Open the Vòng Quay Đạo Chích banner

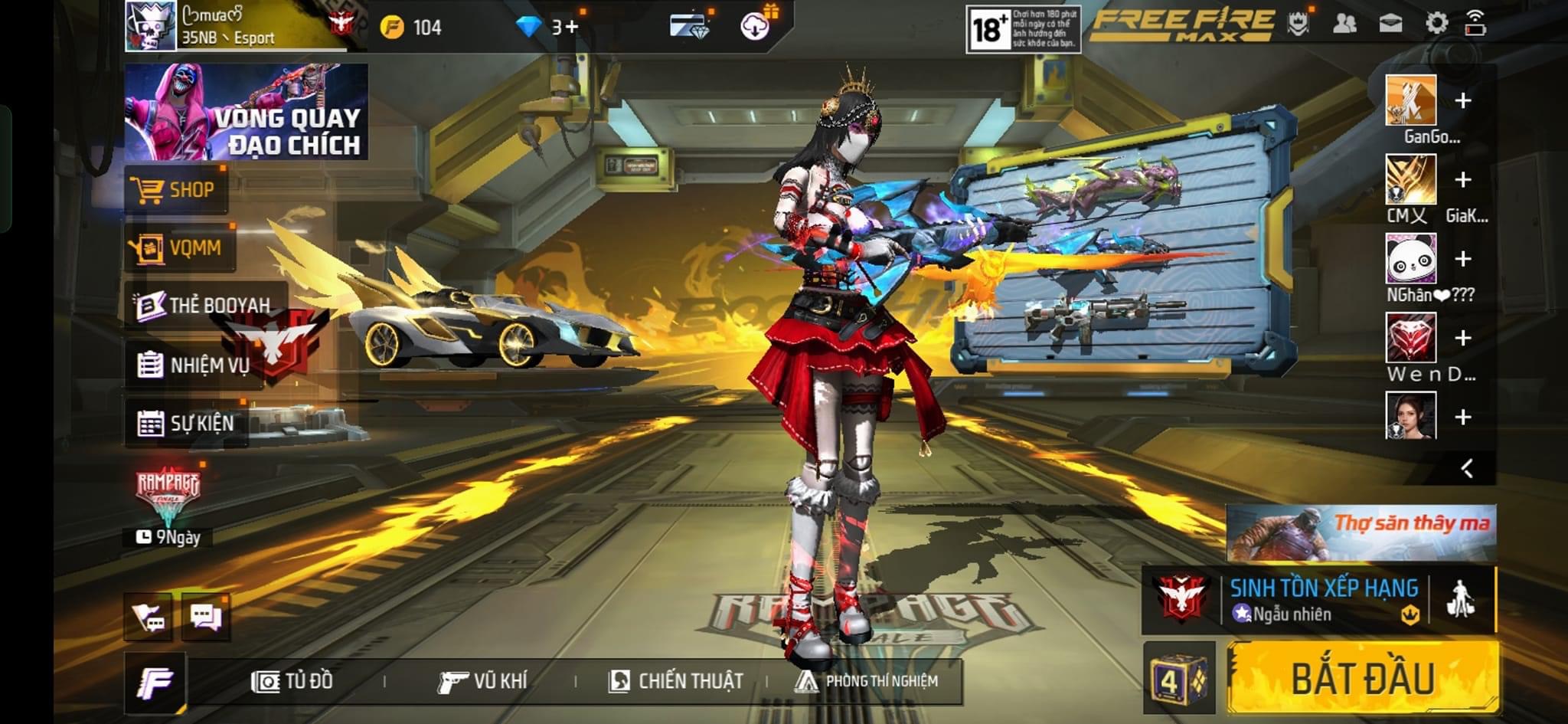[x=246, y=112]
